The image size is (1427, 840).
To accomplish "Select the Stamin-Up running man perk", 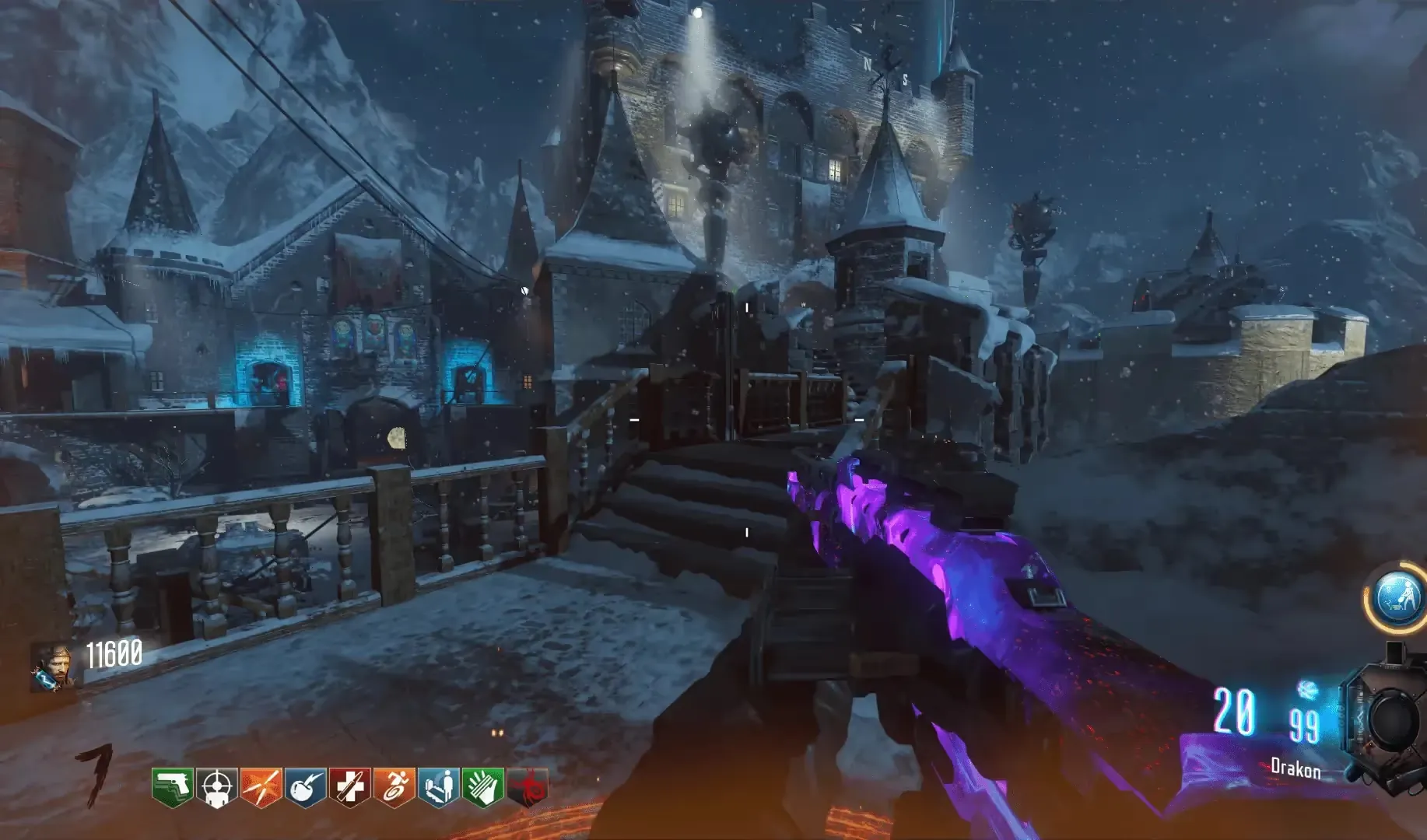I will [x=394, y=786].
